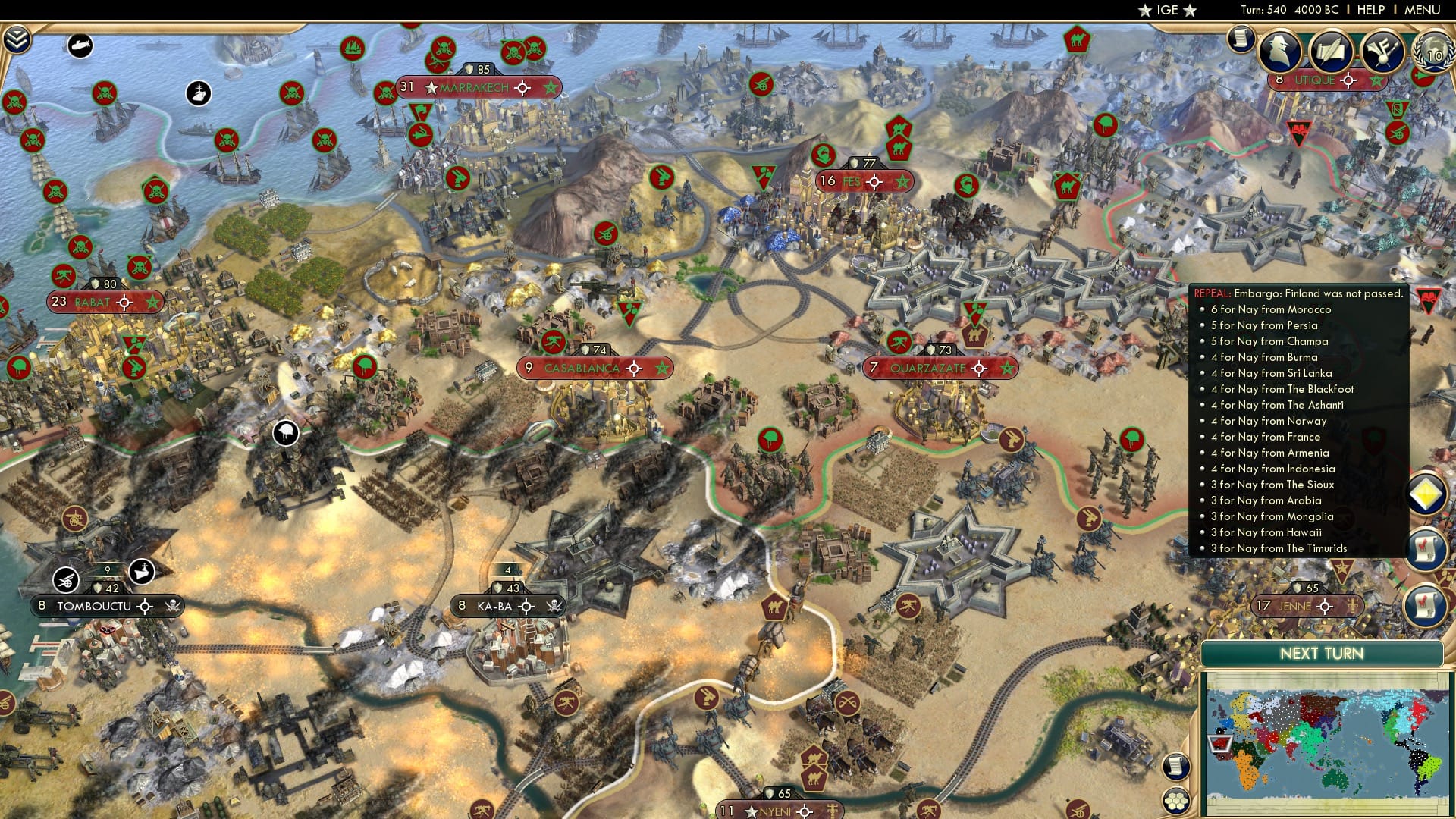The image size is (1456, 819).
Task: Open the Social Policies scroll icon
Action: point(1332,50)
